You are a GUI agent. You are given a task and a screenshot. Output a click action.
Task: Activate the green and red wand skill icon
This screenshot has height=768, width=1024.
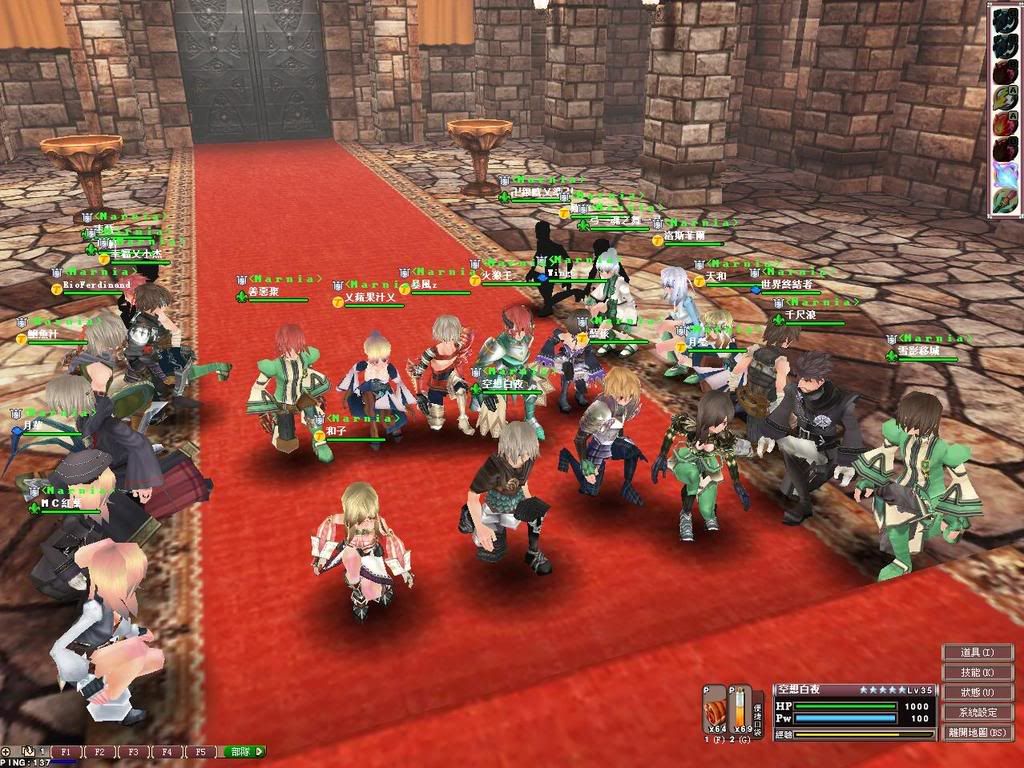click(x=1005, y=200)
